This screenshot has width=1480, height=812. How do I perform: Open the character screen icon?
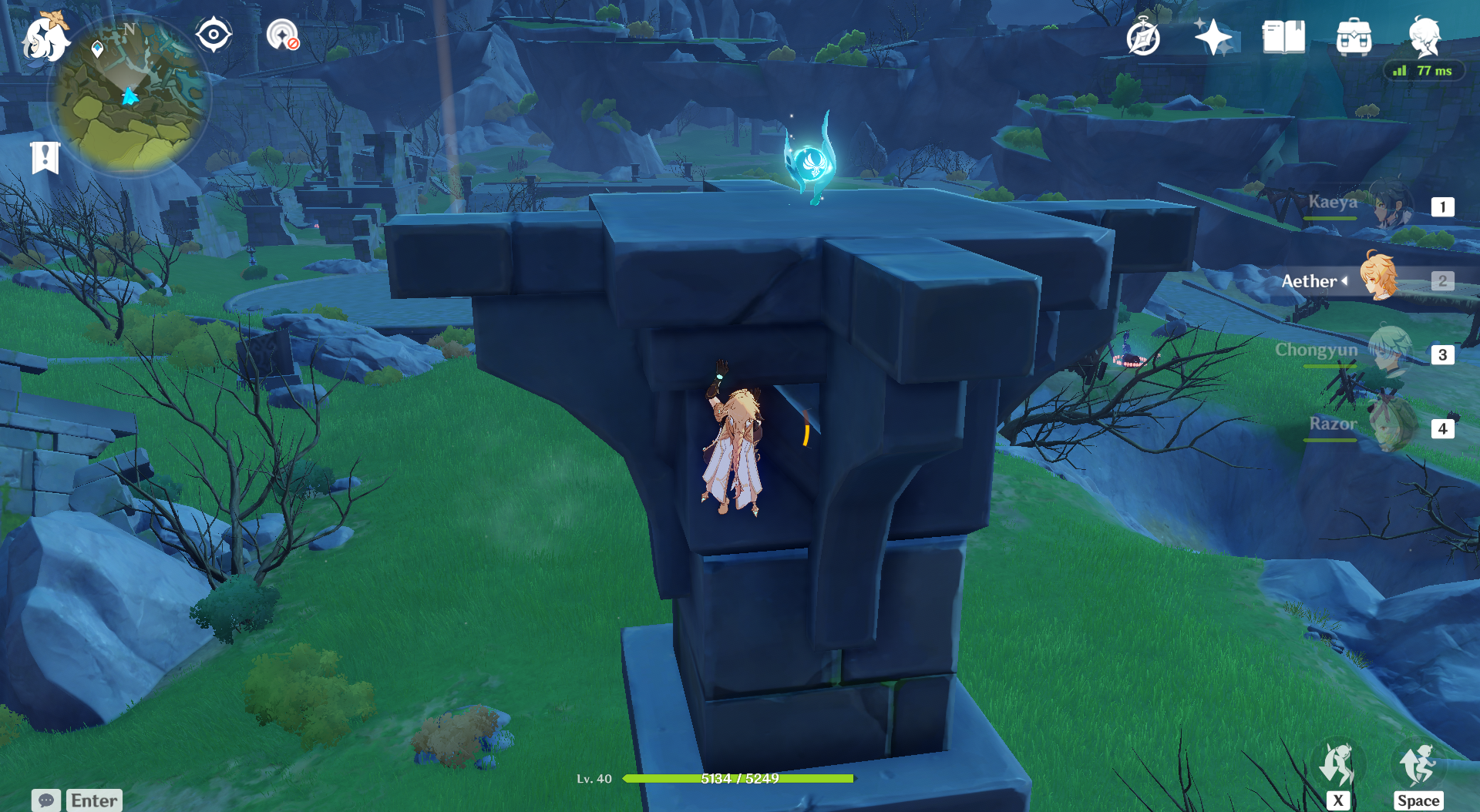1424,35
